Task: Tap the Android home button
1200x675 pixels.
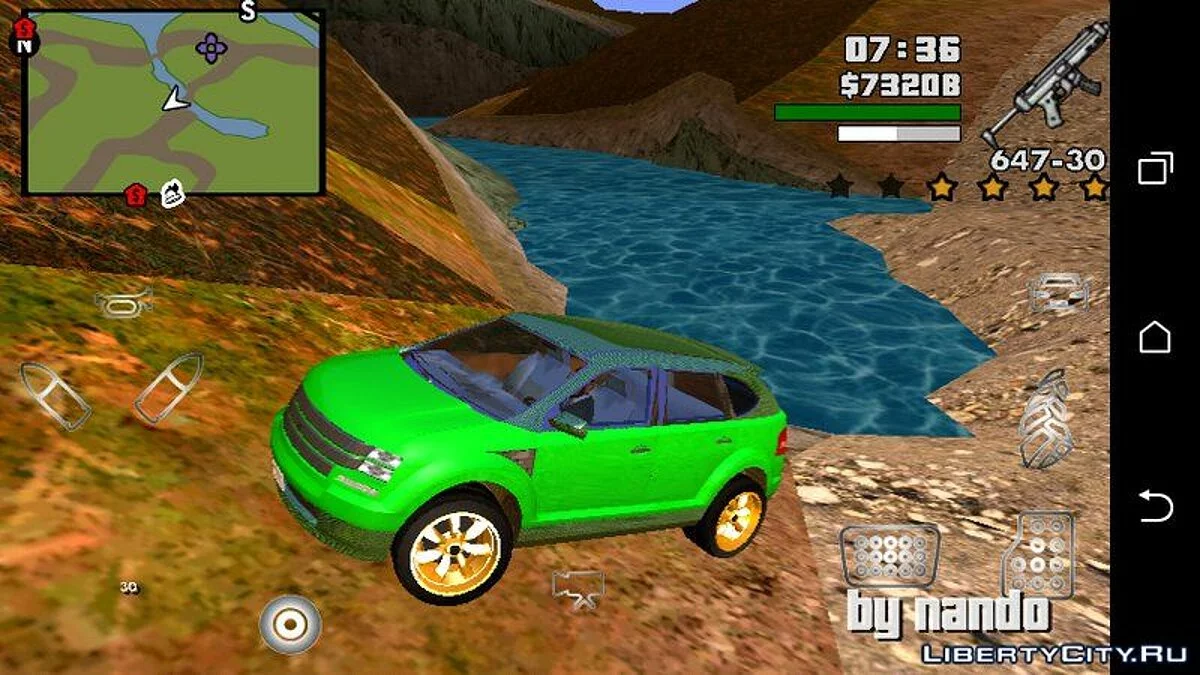Action: [1155, 337]
